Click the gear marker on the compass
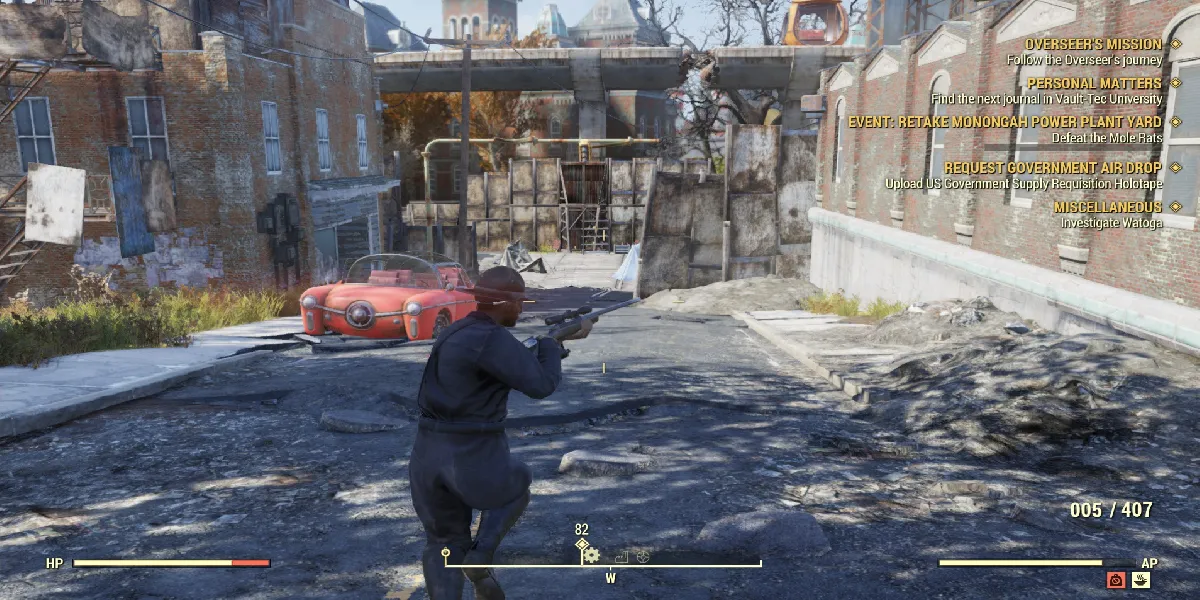1200x600 pixels. [x=592, y=555]
